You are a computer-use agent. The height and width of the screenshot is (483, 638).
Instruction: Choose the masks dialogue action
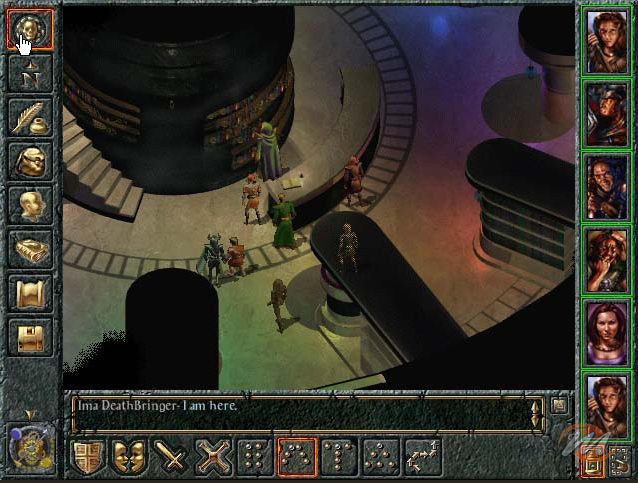pos(129,457)
